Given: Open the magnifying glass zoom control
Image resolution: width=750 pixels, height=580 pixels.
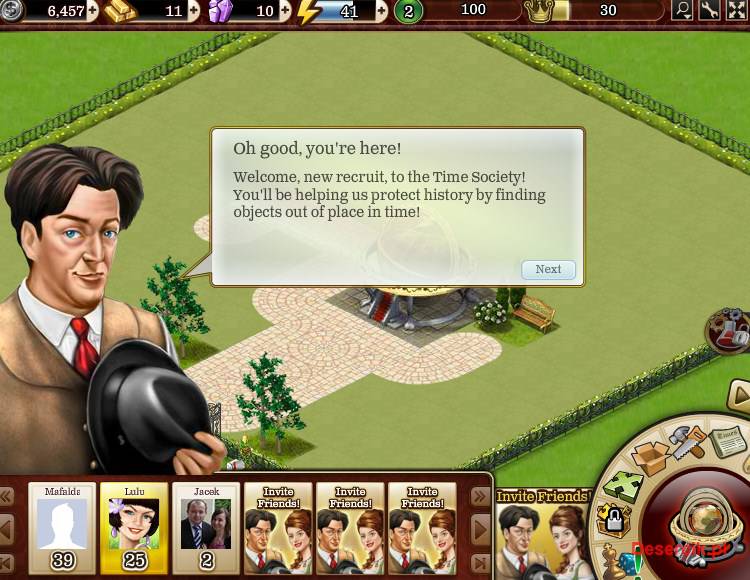Looking at the screenshot, I should click(x=683, y=11).
